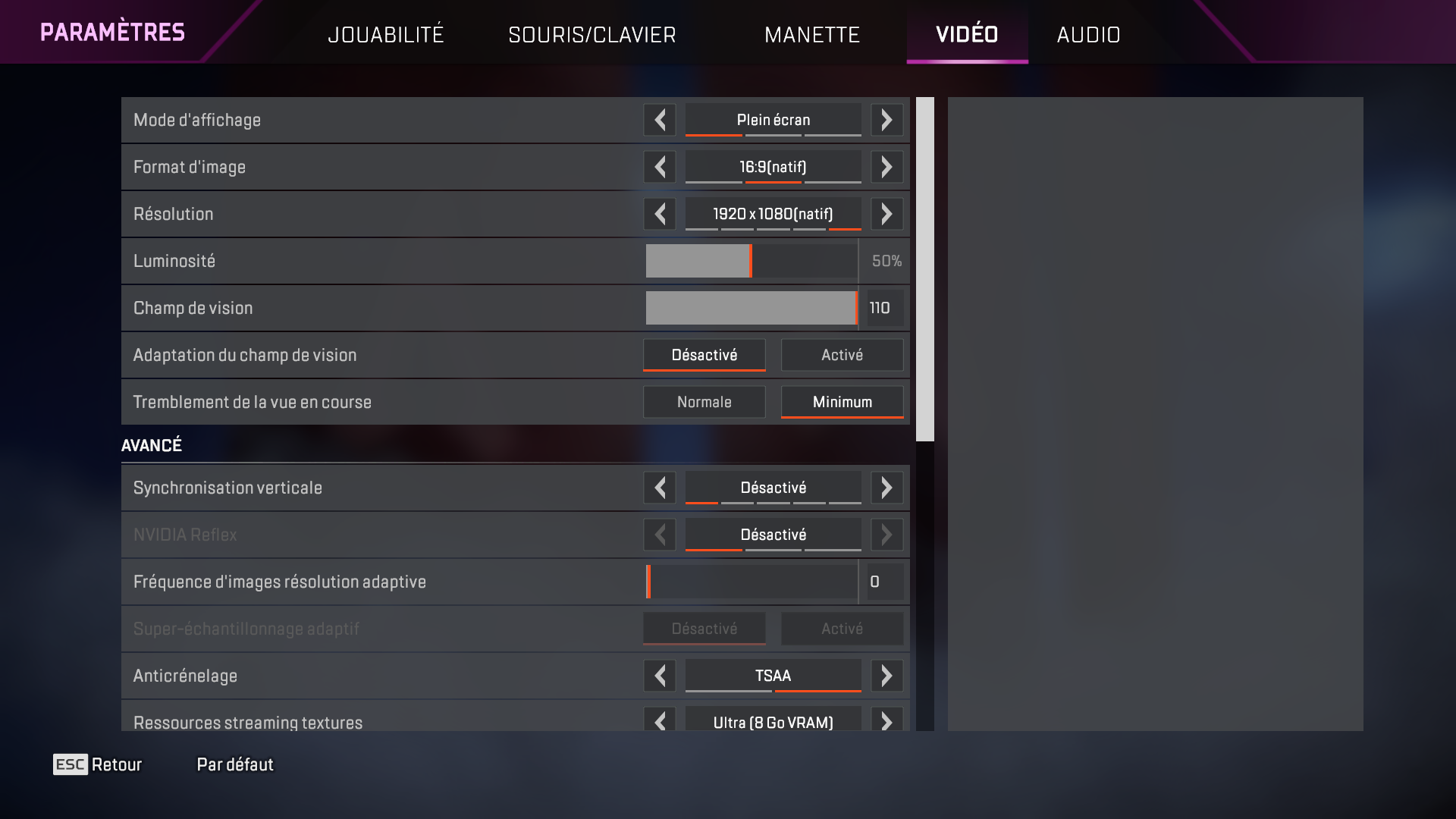Click the left arrow next to Résolution
1456x819 pixels.
pyautogui.click(x=659, y=214)
